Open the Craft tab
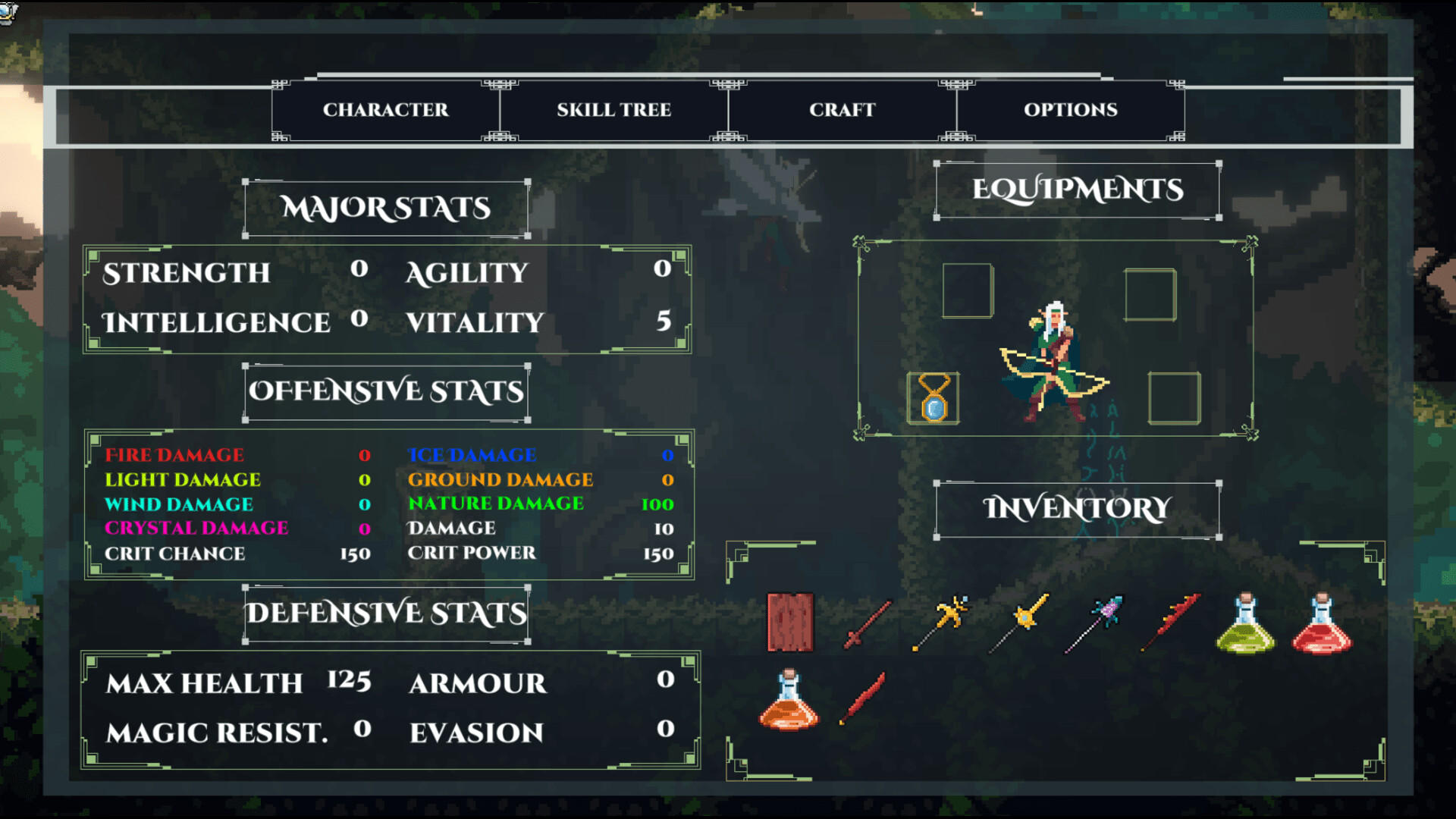1456x819 pixels. point(844,109)
